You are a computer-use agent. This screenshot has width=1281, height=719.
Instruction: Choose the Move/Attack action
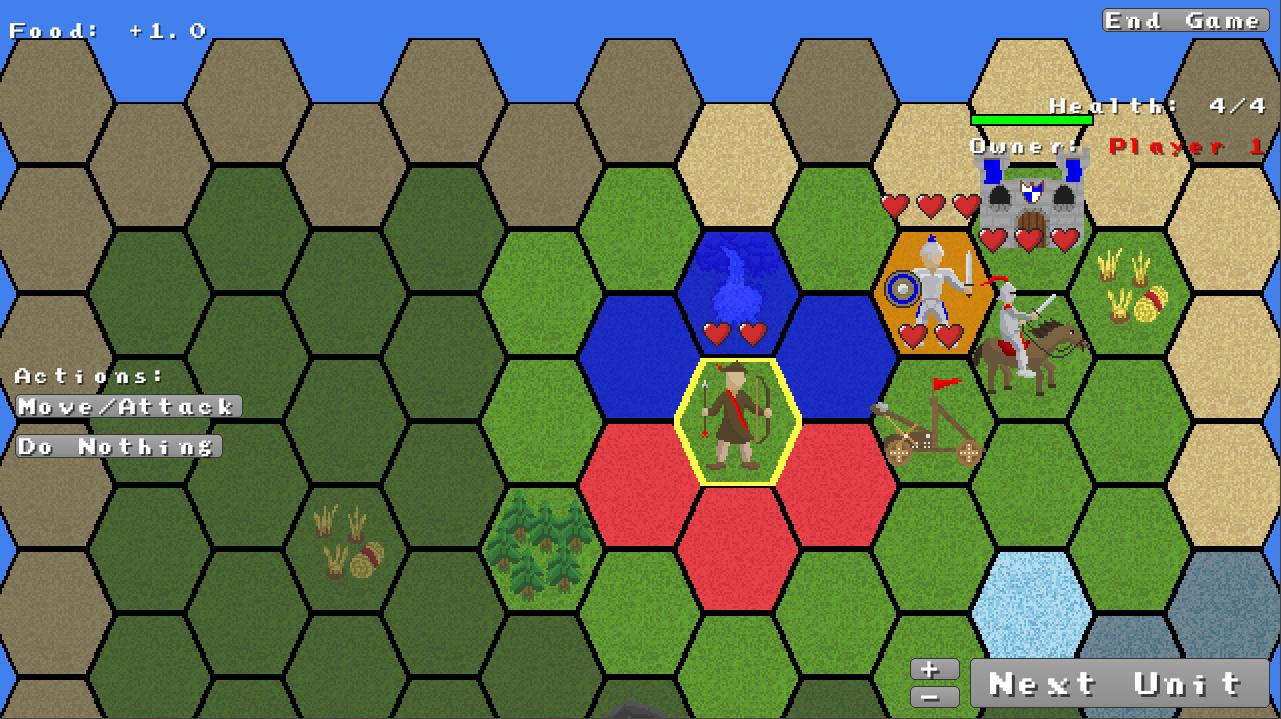[x=129, y=406]
